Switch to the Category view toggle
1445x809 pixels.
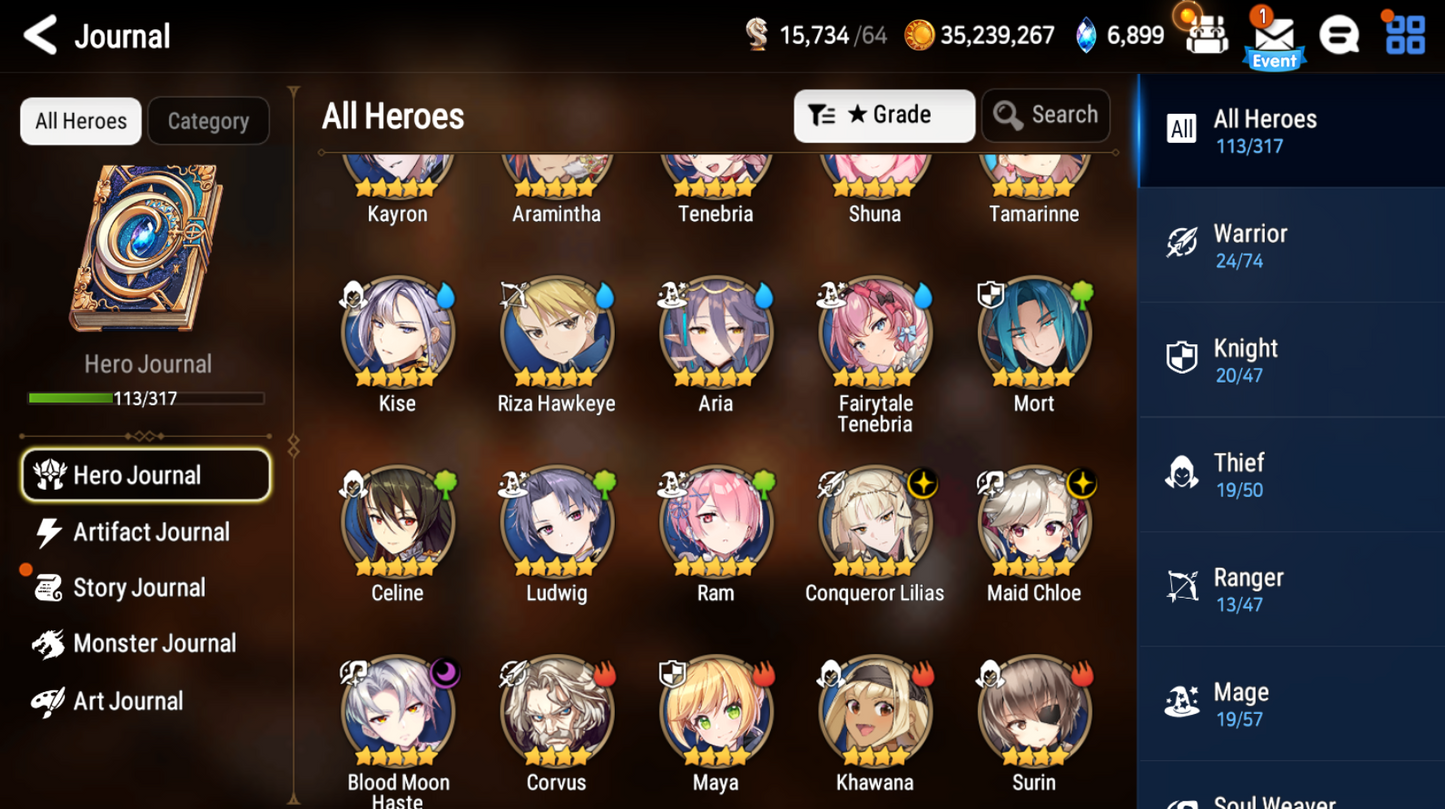(208, 120)
